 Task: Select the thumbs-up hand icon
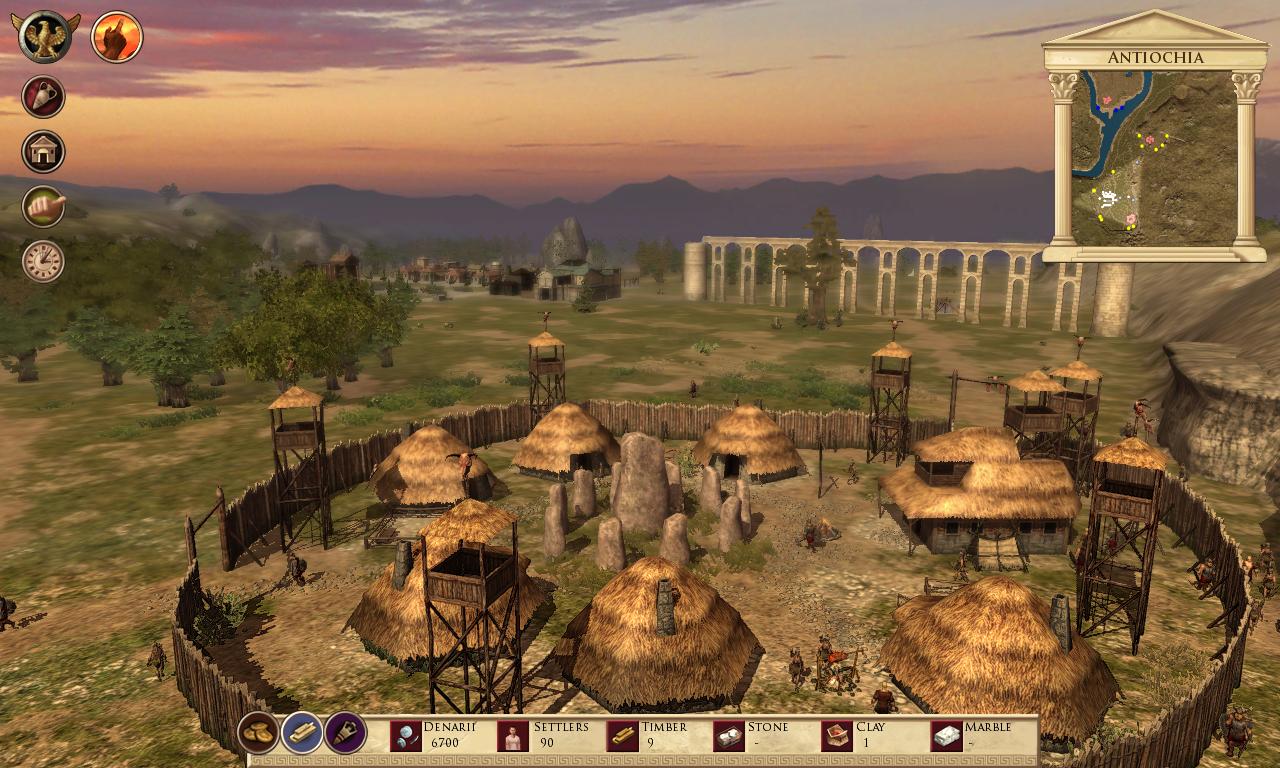(x=44, y=206)
